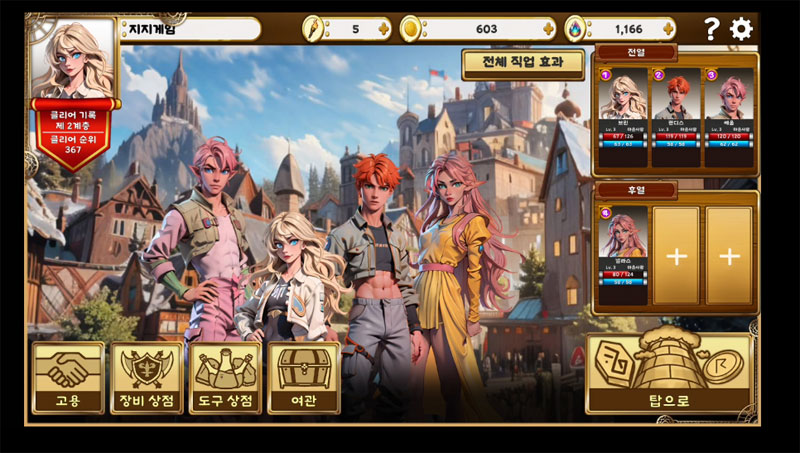The width and height of the screenshot is (800, 453).
Task: Click the question mark help icon
Action: (711, 29)
